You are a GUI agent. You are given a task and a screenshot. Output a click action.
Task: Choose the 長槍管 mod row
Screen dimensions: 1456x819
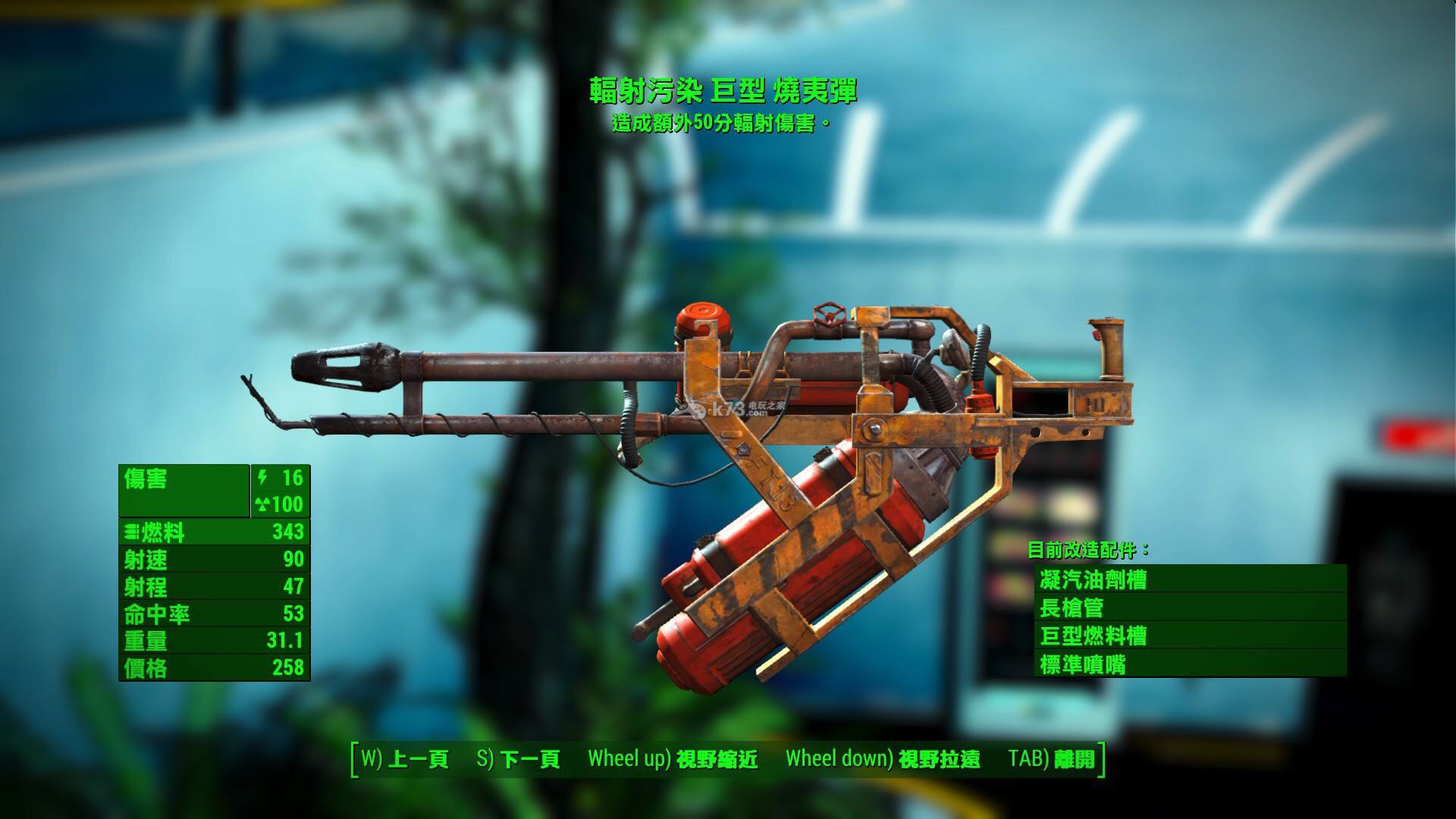[1189, 607]
